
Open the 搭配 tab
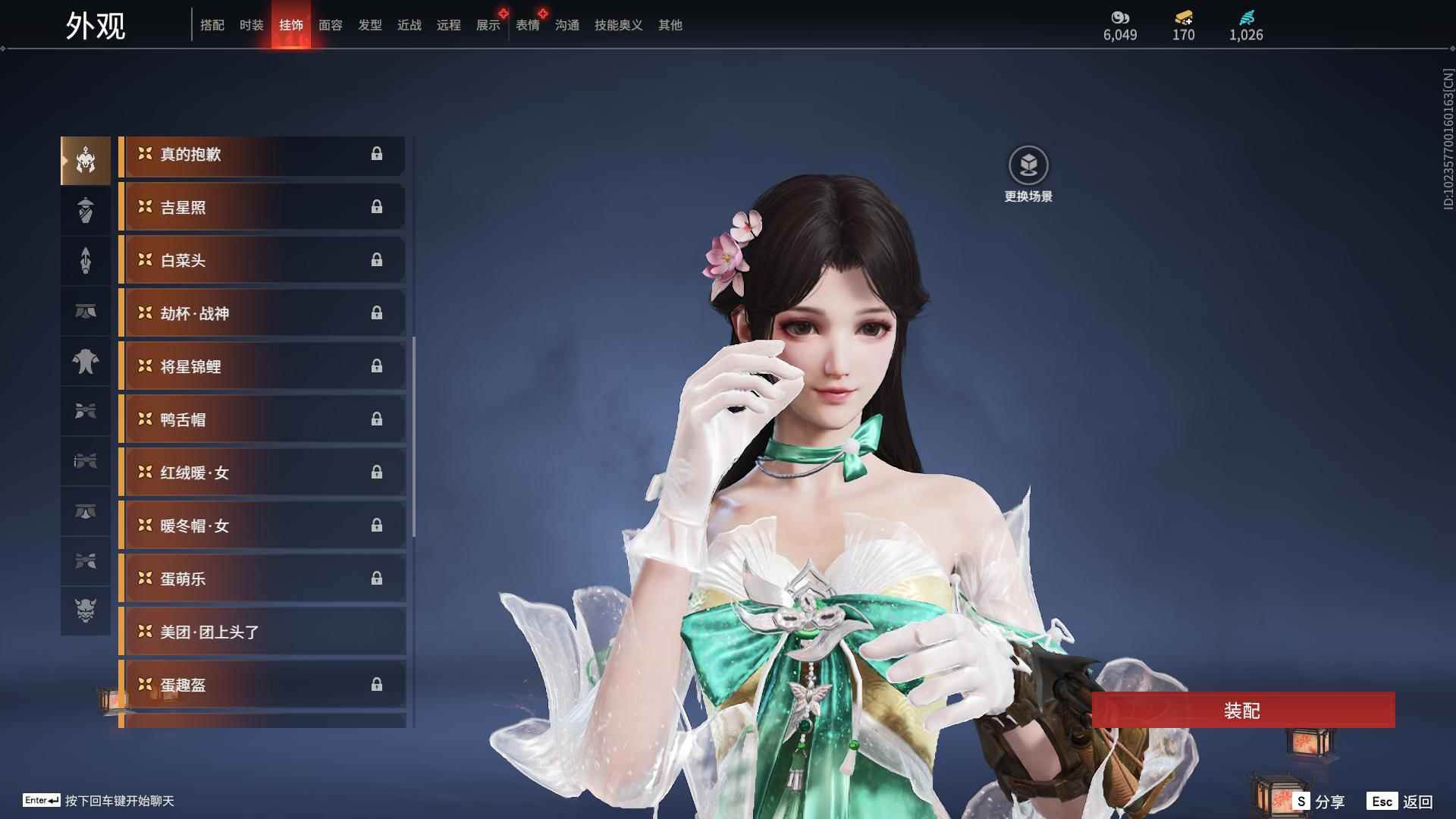tap(212, 25)
